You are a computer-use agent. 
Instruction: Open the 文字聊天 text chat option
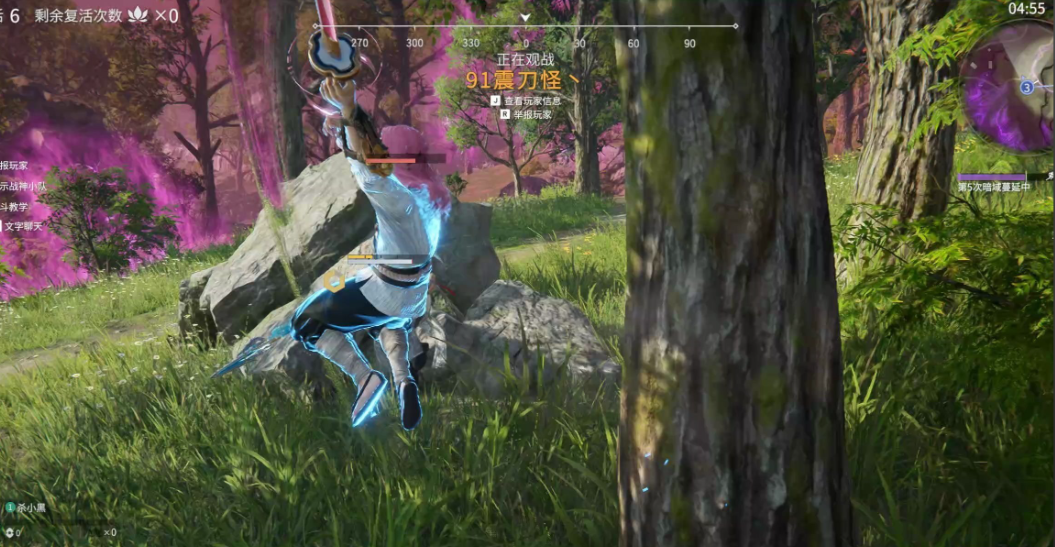(x=22, y=227)
